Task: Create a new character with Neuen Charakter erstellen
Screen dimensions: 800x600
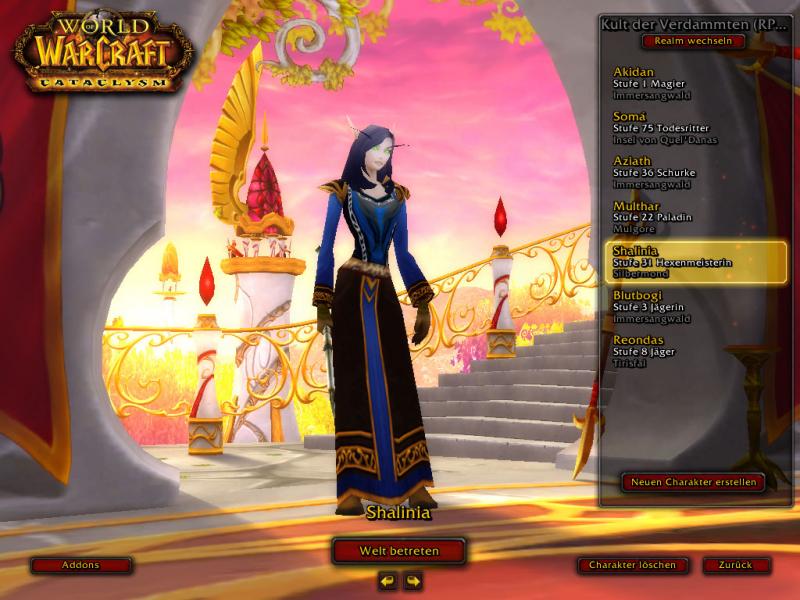Action: click(693, 482)
